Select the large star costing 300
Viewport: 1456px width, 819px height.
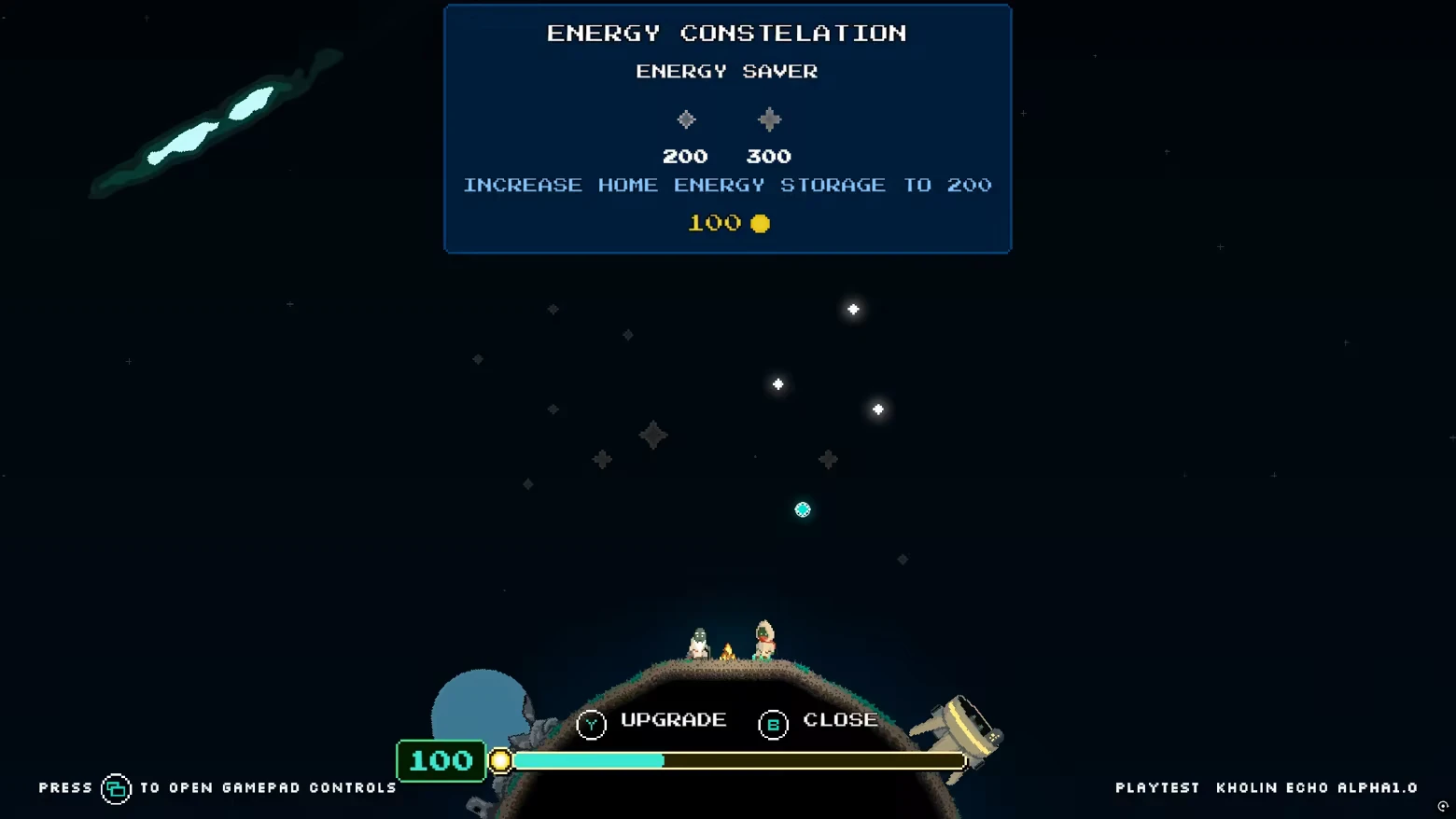768,118
